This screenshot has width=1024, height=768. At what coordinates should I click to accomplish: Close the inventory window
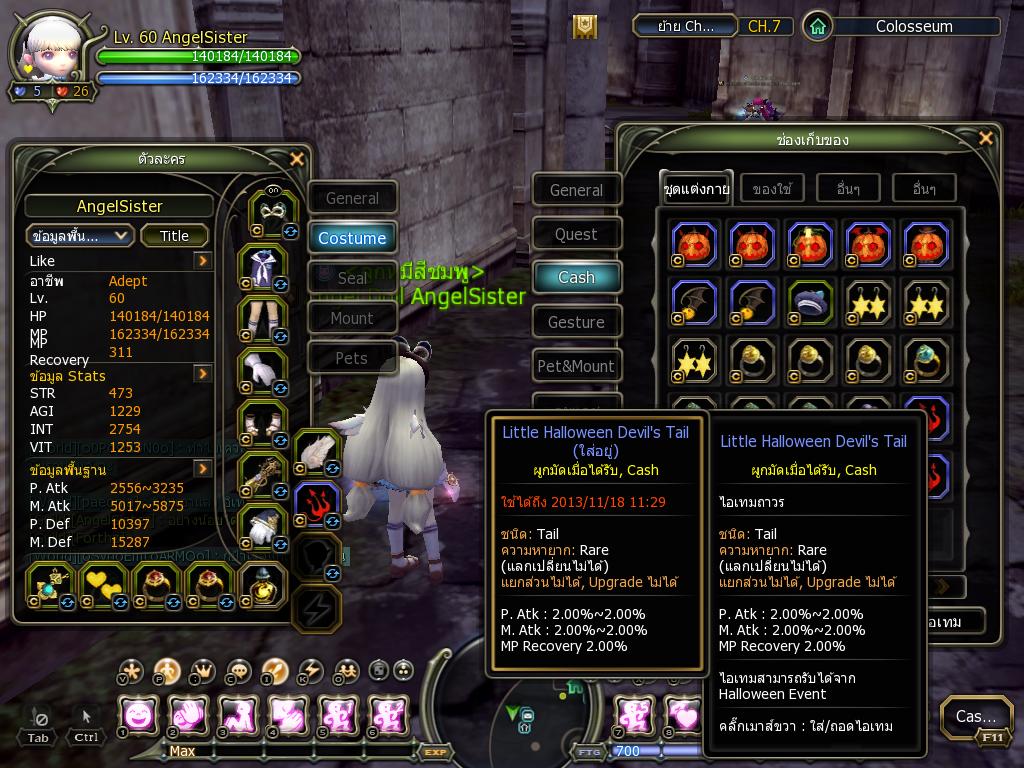coord(986,139)
